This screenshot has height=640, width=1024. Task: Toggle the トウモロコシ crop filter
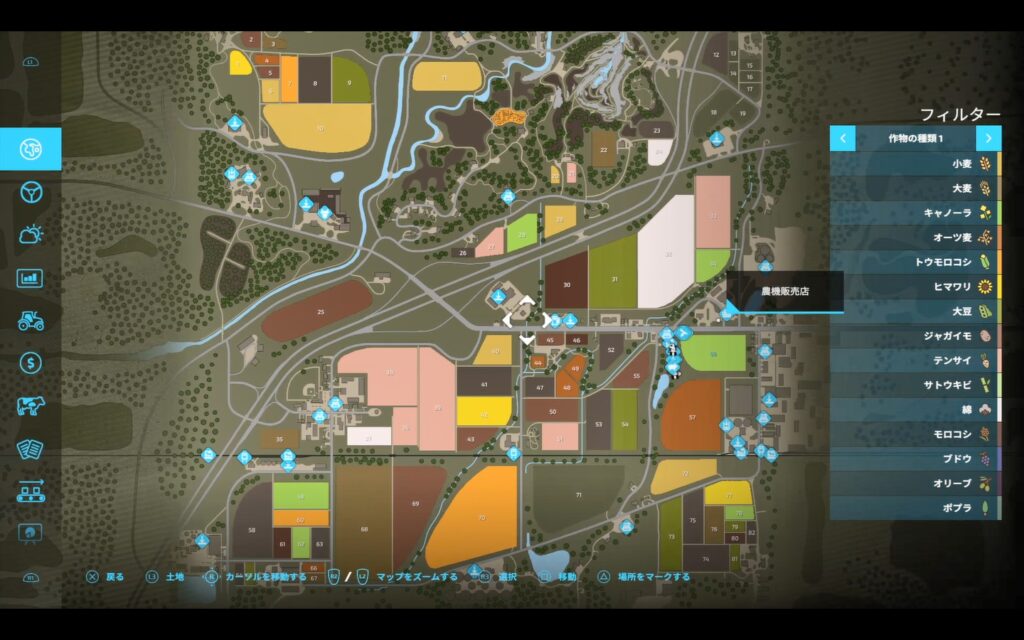pyautogui.click(x=915, y=262)
